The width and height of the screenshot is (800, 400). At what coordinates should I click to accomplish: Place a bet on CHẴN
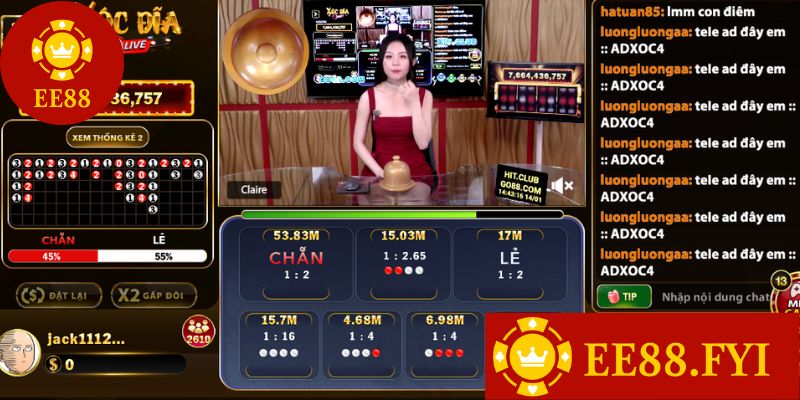coord(295,262)
